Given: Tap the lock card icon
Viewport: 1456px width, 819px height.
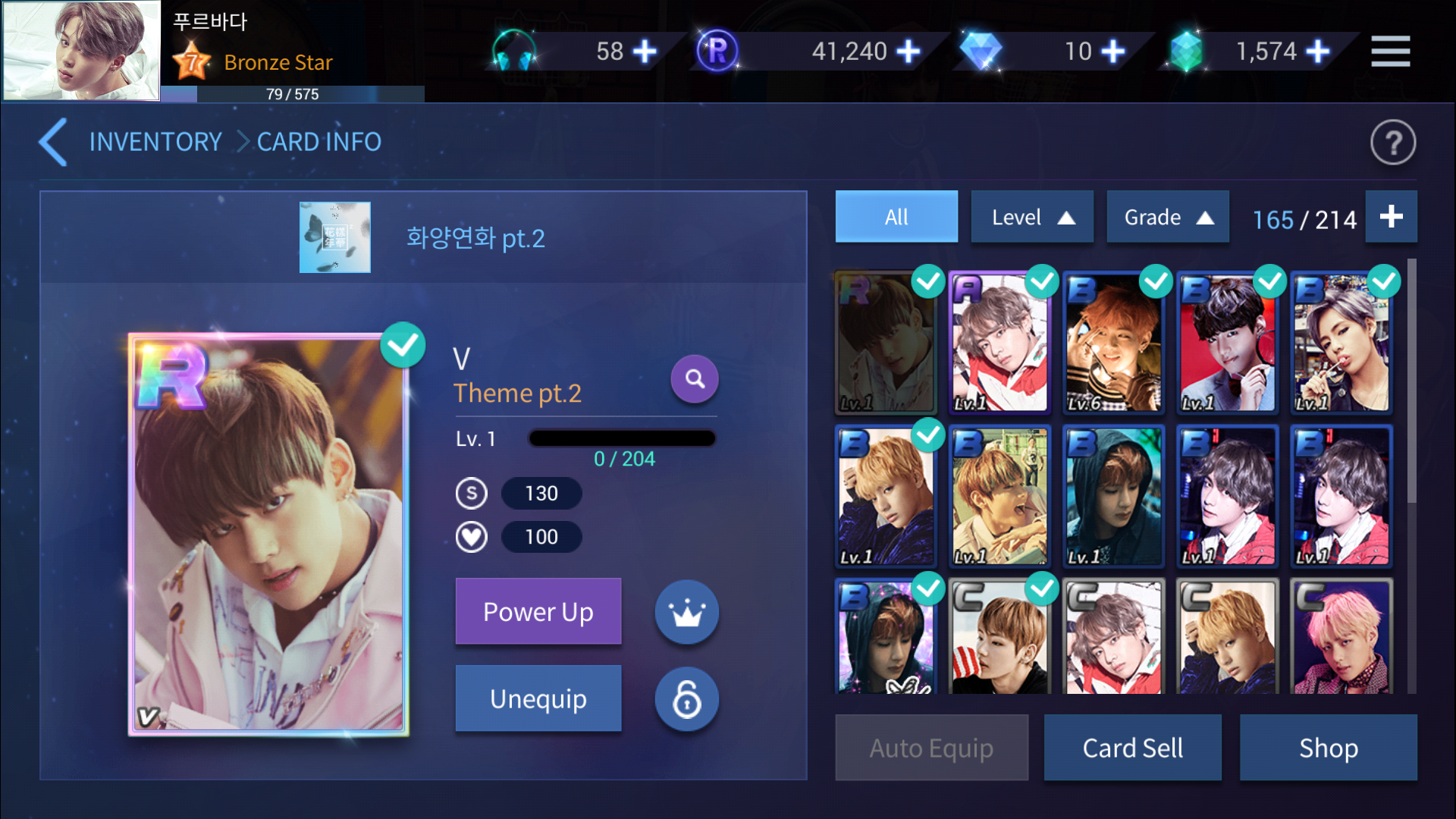Looking at the screenshot, I should [686, 699].
